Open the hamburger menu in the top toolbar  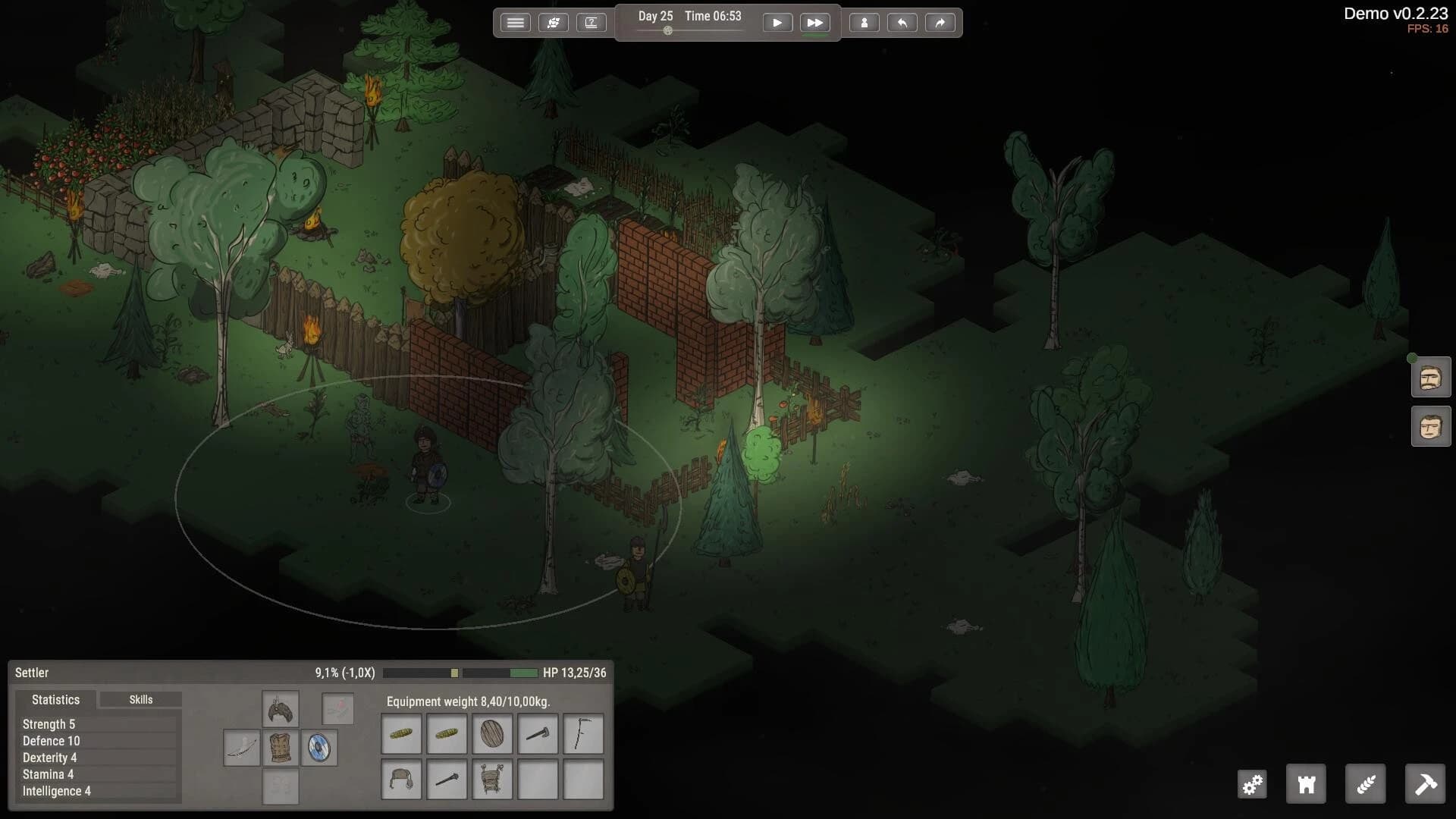tap(516, 22)
